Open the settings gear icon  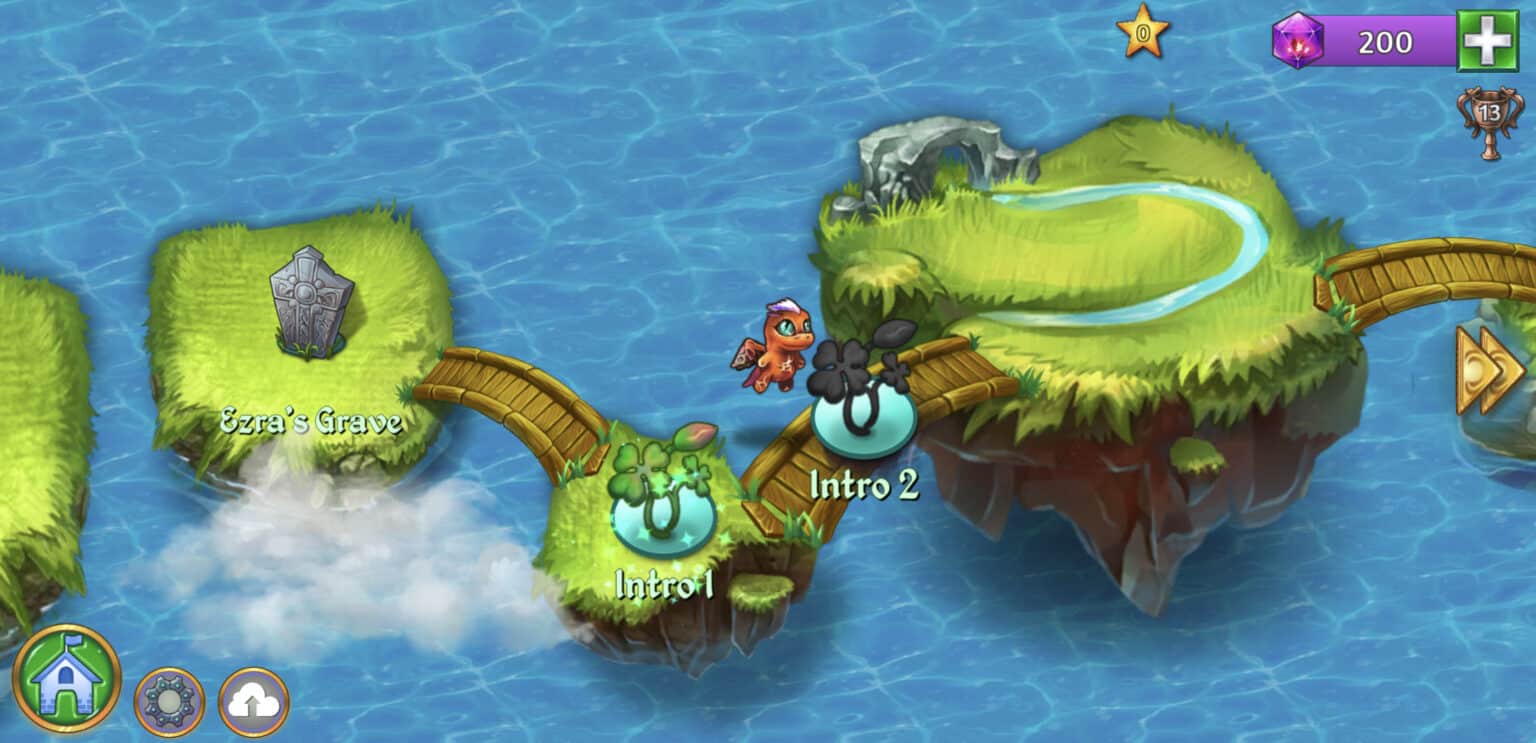(168, 704)
